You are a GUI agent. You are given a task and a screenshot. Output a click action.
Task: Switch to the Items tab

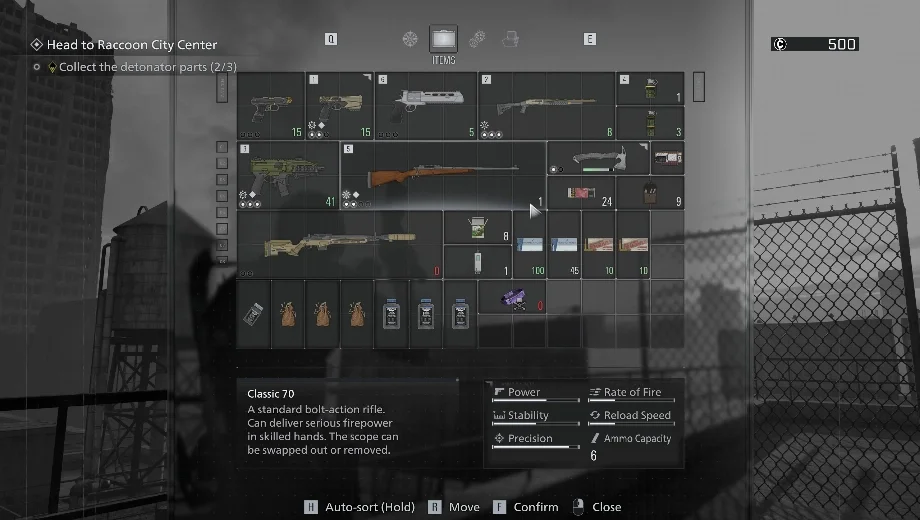443,40
